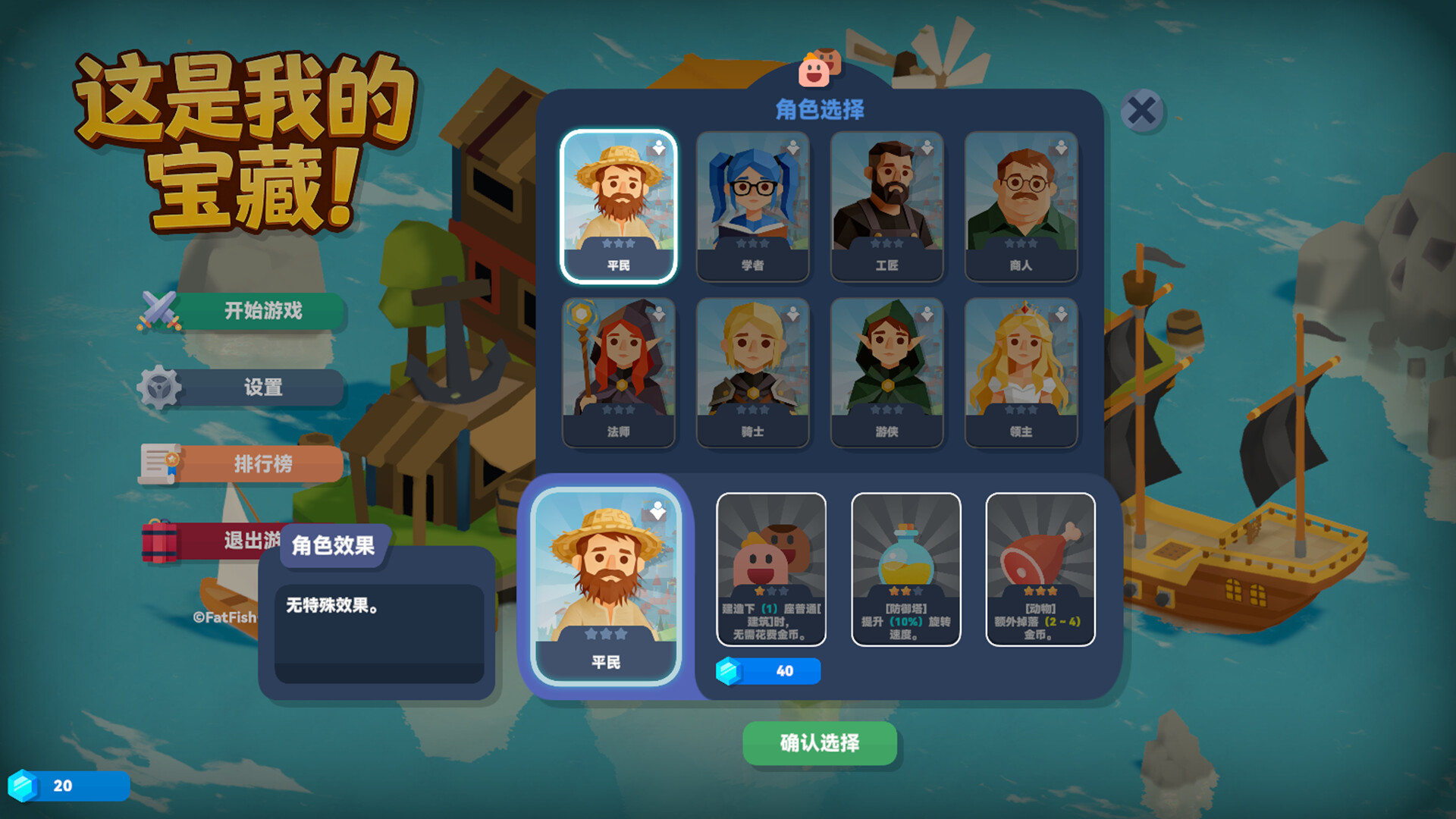Click 开始游戏 to start the game
This screenshot has width=1456, height=819.
click(263, 311)
